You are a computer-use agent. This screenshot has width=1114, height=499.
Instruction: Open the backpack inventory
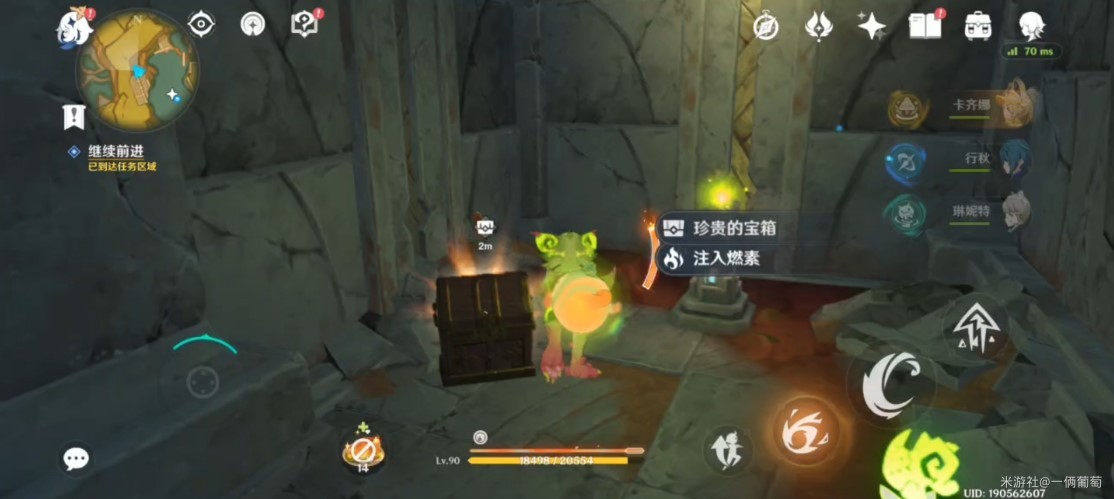[977, 26]
